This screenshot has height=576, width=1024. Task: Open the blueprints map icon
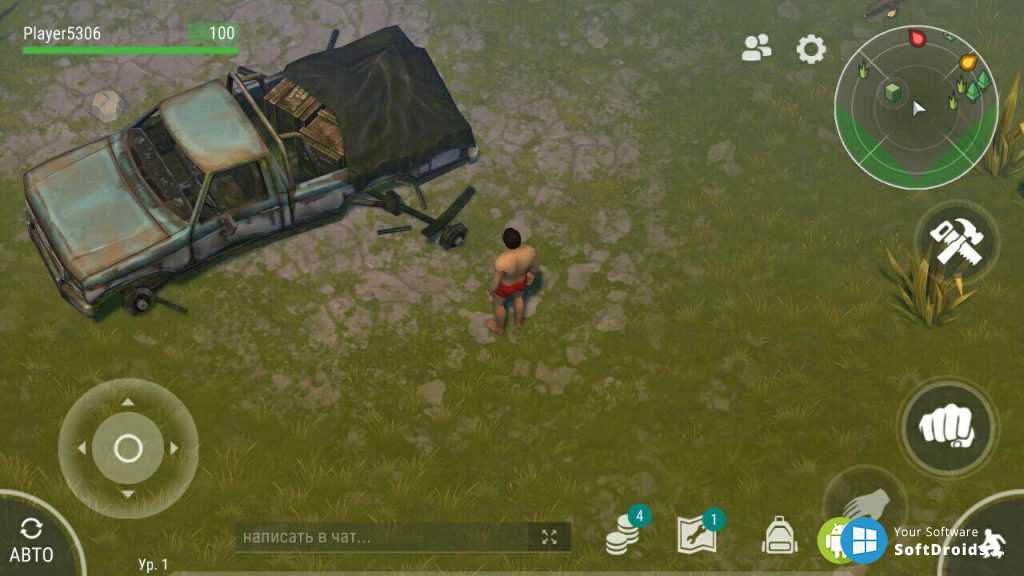[697, 536]
